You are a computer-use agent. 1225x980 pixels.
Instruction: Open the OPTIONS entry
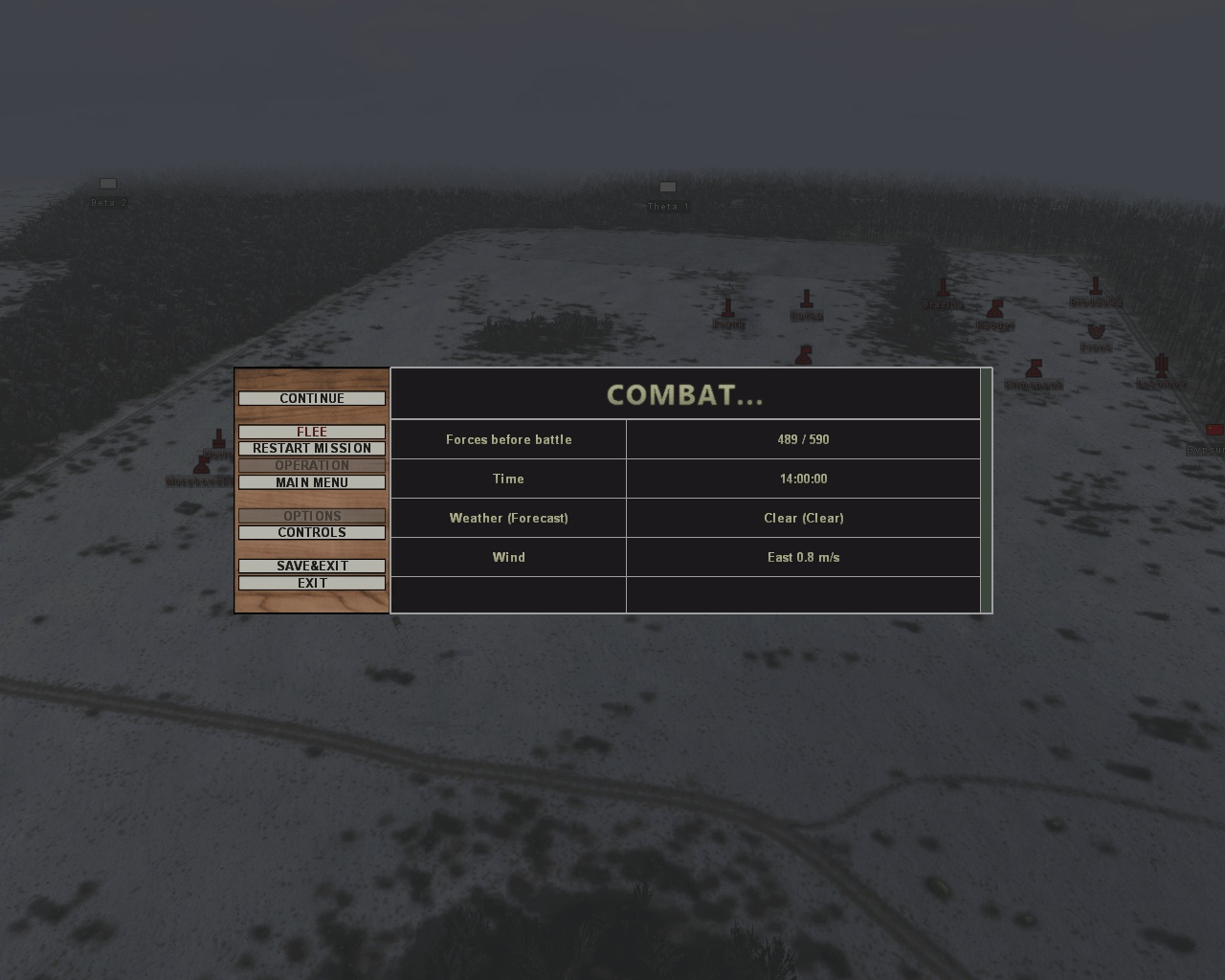[312, 516]
